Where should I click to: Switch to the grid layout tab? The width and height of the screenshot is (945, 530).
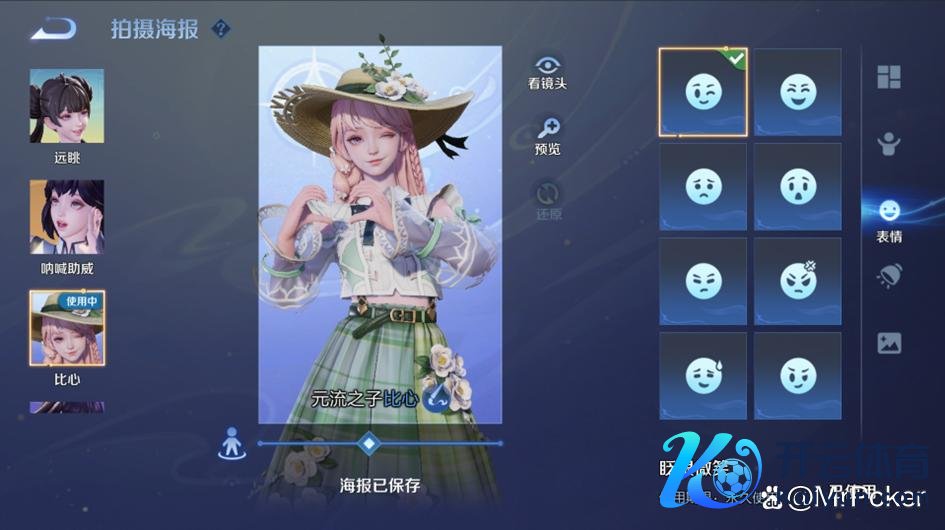coord(889,77)
